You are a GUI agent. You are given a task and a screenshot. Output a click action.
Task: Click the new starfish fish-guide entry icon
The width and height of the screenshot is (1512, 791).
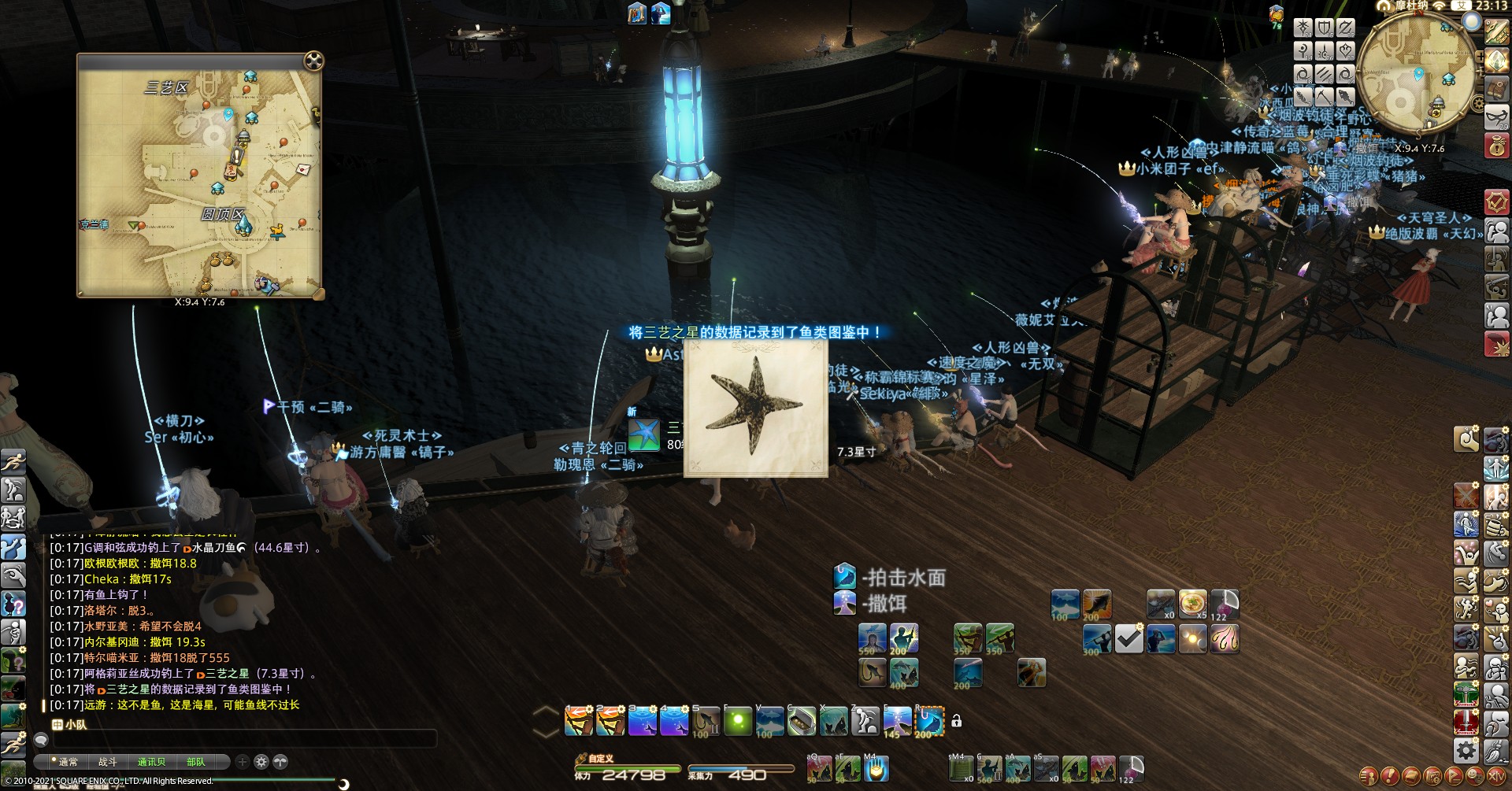tap(644, 434)
